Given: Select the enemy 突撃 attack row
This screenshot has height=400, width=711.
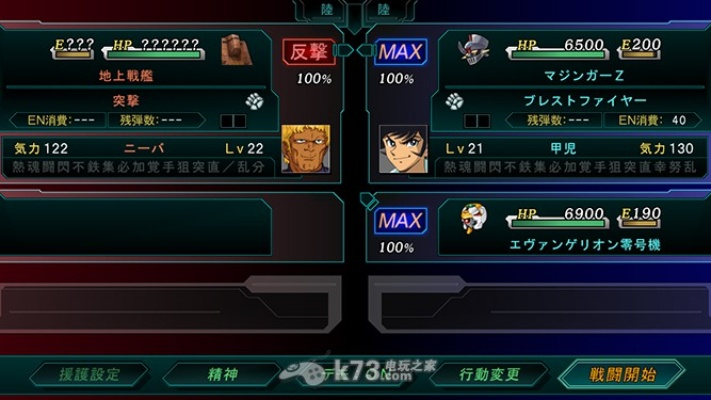Looking at the screenshot, I should [124, 101].
